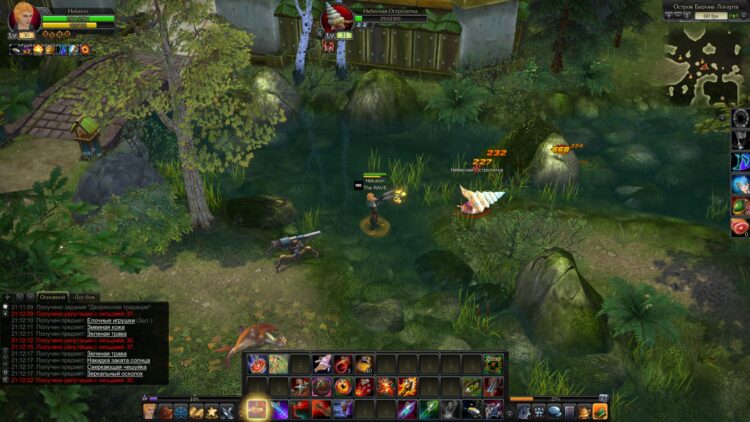The image size is (750, 422).
Task: Click the gold star icon in bottom-left menu
Action: pyautogui.click(x=212, y=410)
